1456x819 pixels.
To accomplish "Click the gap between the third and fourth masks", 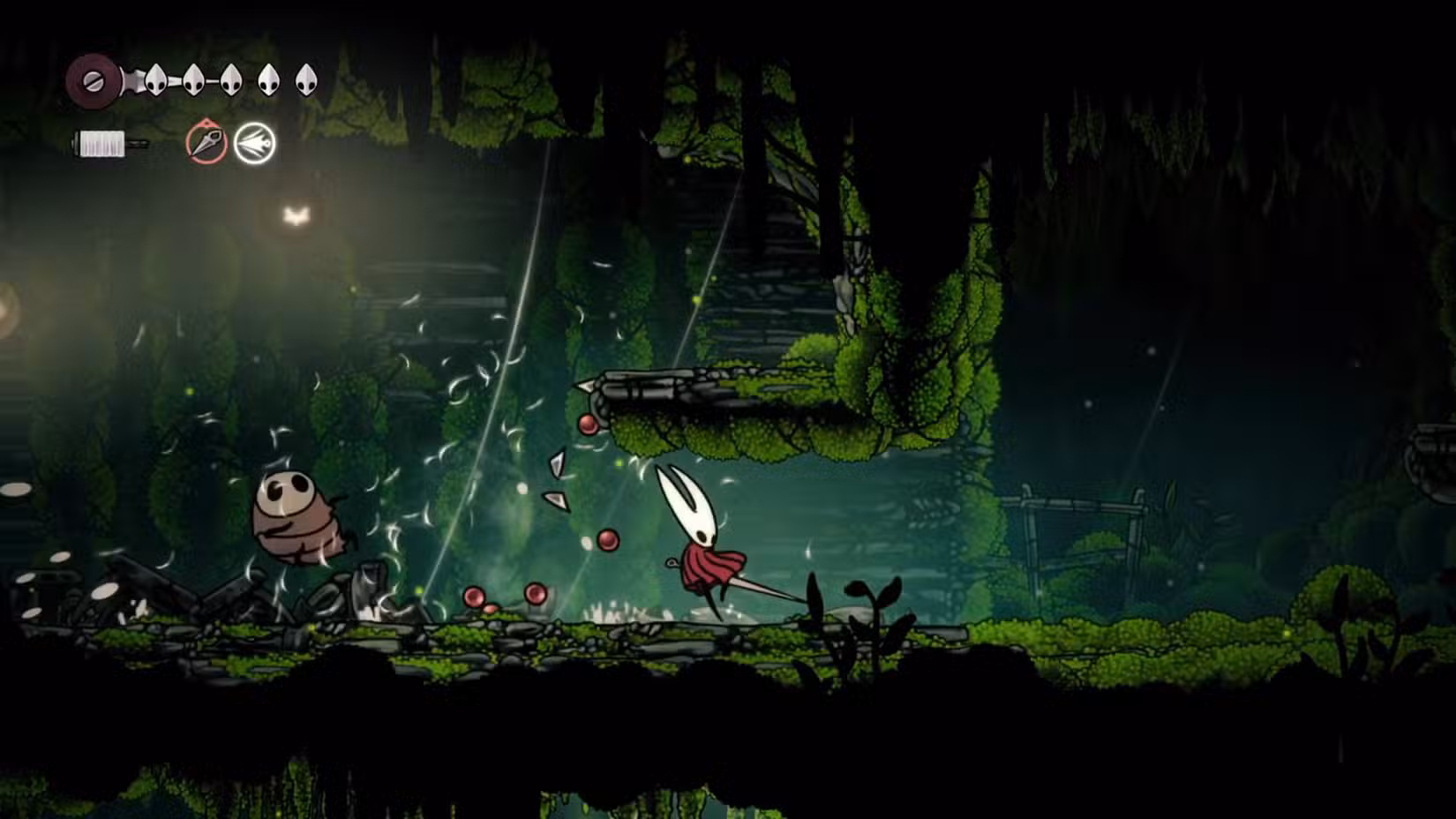I will (251, 80).
